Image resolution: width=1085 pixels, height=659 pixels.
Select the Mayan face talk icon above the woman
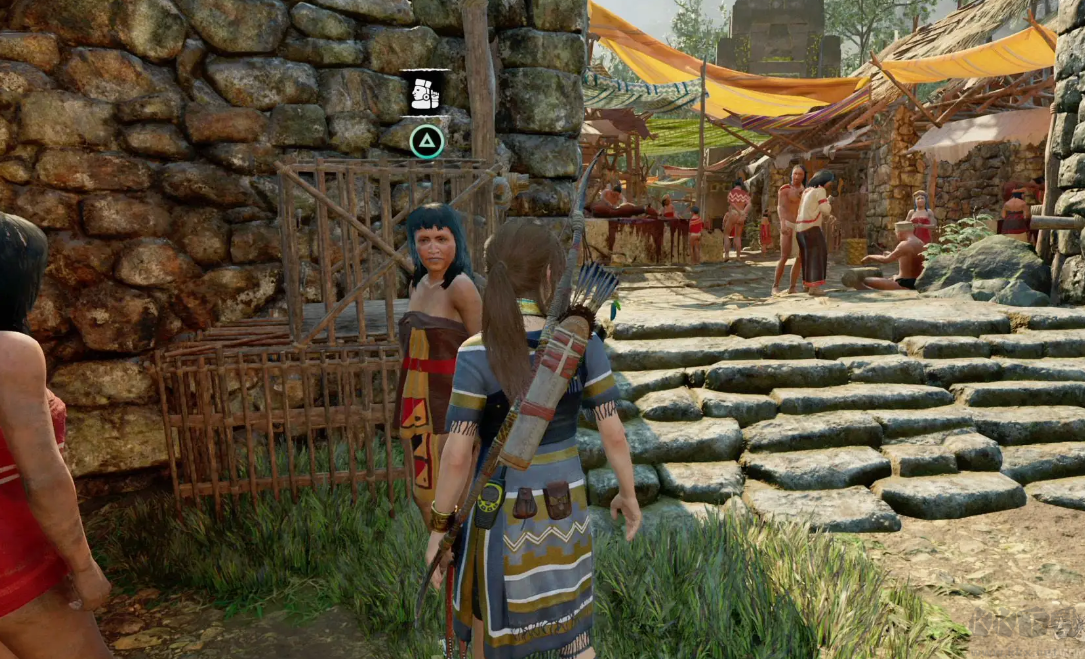point(425,94)
